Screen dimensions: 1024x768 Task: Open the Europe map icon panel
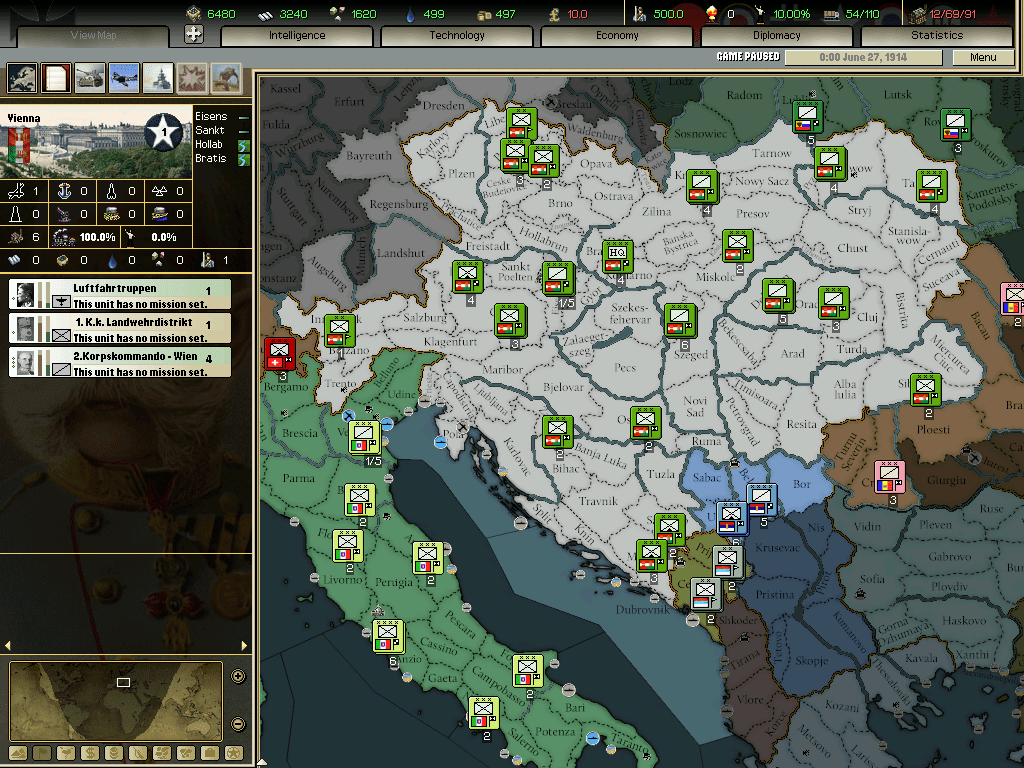(23, 78)
